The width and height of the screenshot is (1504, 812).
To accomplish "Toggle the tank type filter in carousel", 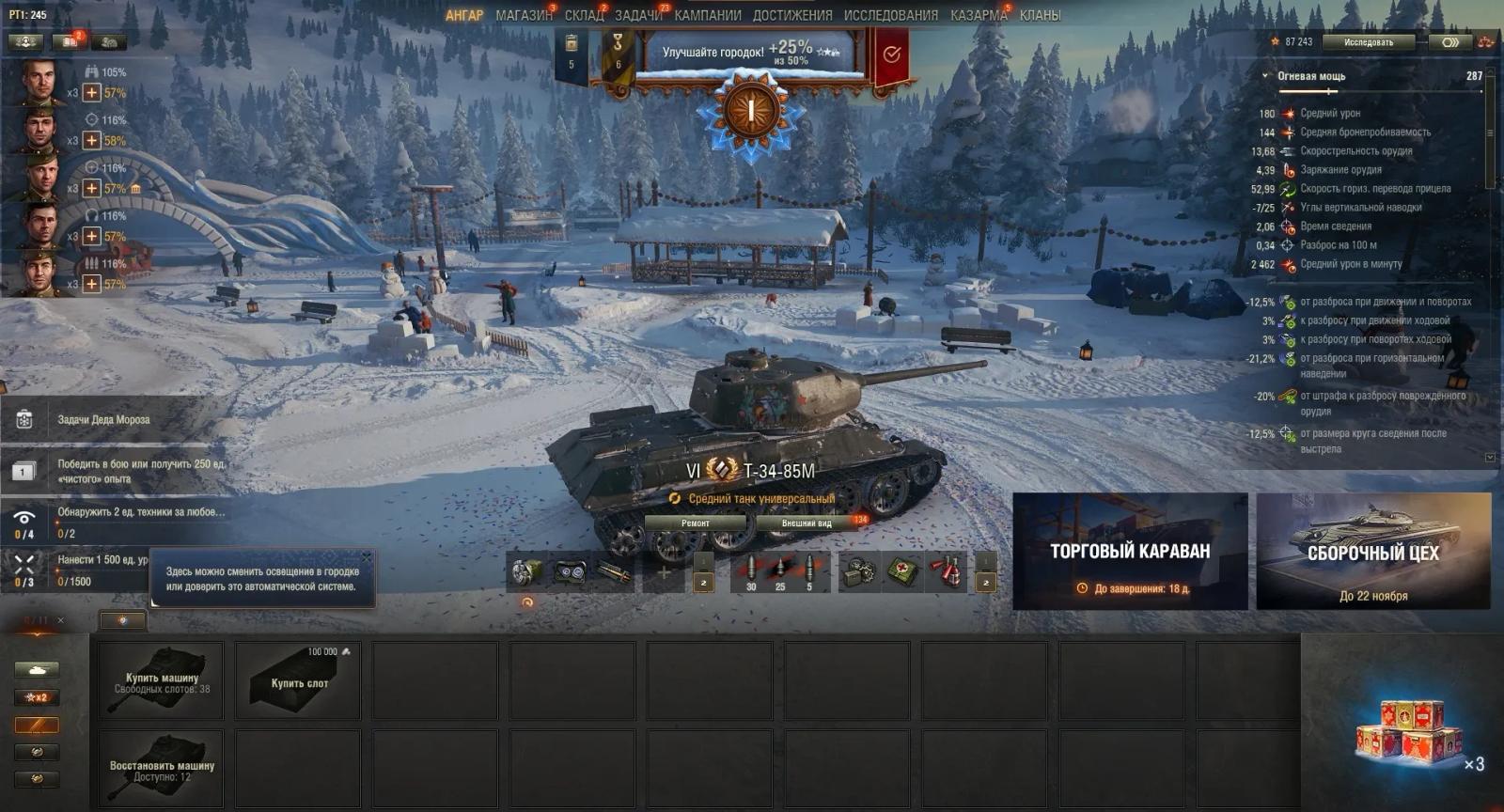I will click(38, 669).
